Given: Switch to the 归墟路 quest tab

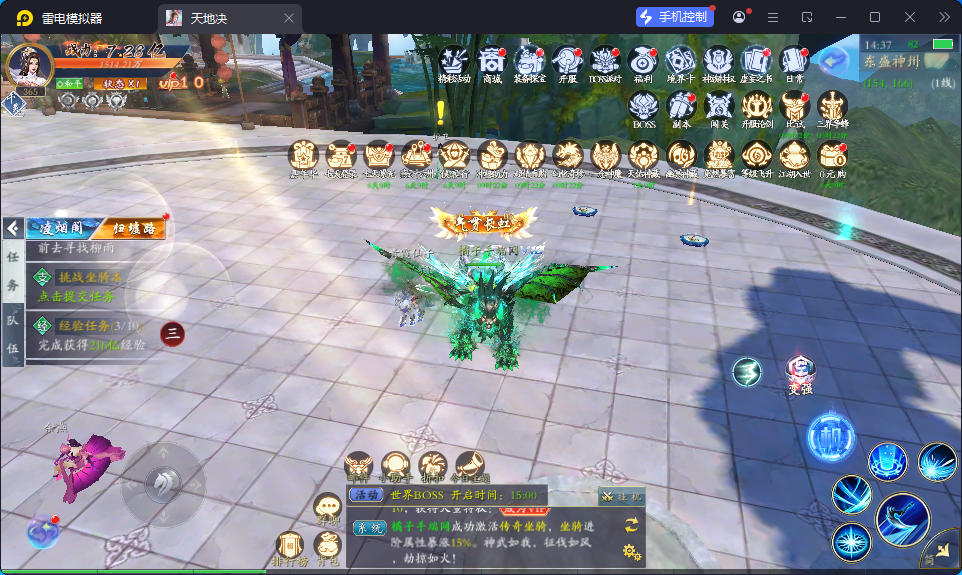Looking at the screenshot, I should click(135, 228).
